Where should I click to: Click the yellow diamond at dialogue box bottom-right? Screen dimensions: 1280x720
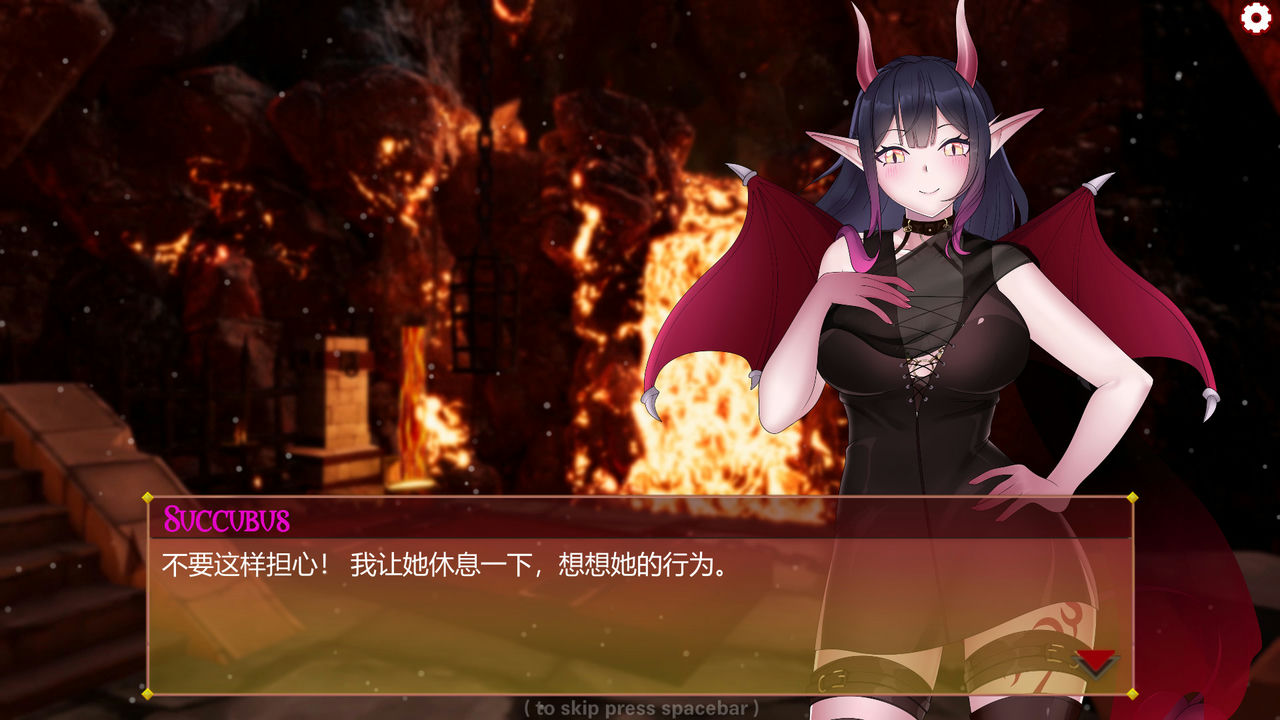(x=1131, y=692)
